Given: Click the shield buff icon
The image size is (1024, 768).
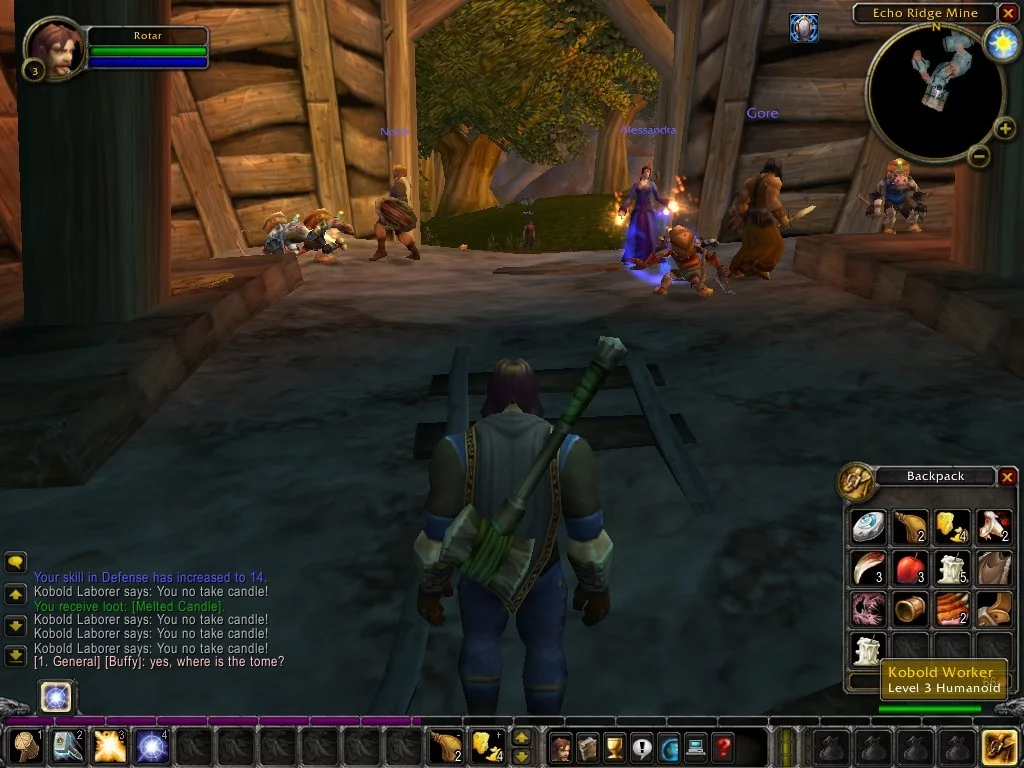Looking at the screenshot, I should coord(803,27).
